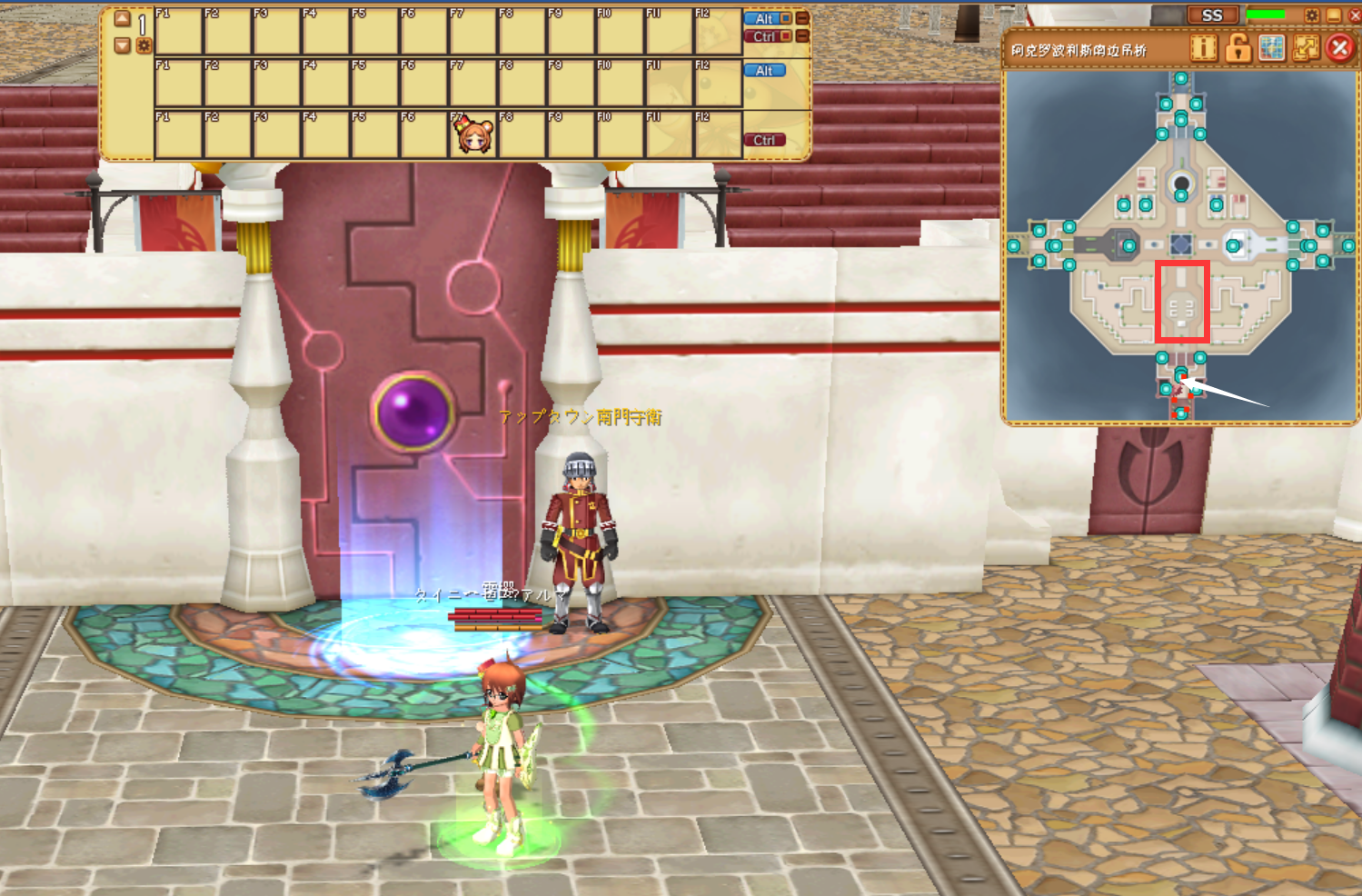Click the red-outlined area on the minimap
Screen dimensions: 1362x896
pyautogui.click(x=1181, y=302)
